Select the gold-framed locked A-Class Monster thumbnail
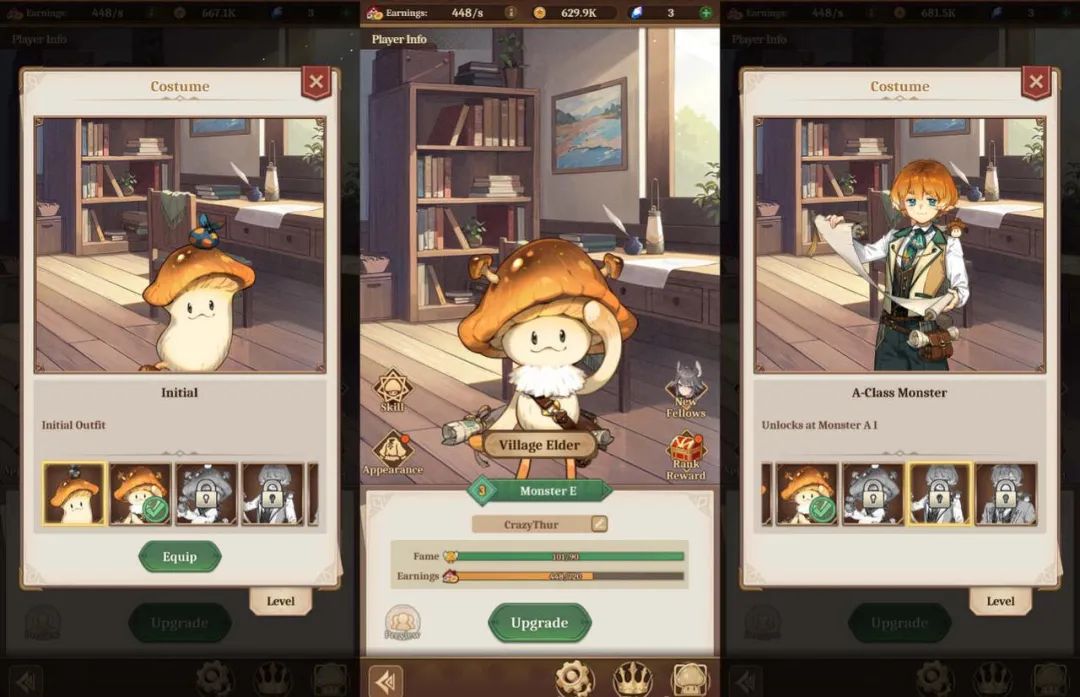Image resolution: width=1080 pixels, height=697 pixels. click(x=939, y=493)
